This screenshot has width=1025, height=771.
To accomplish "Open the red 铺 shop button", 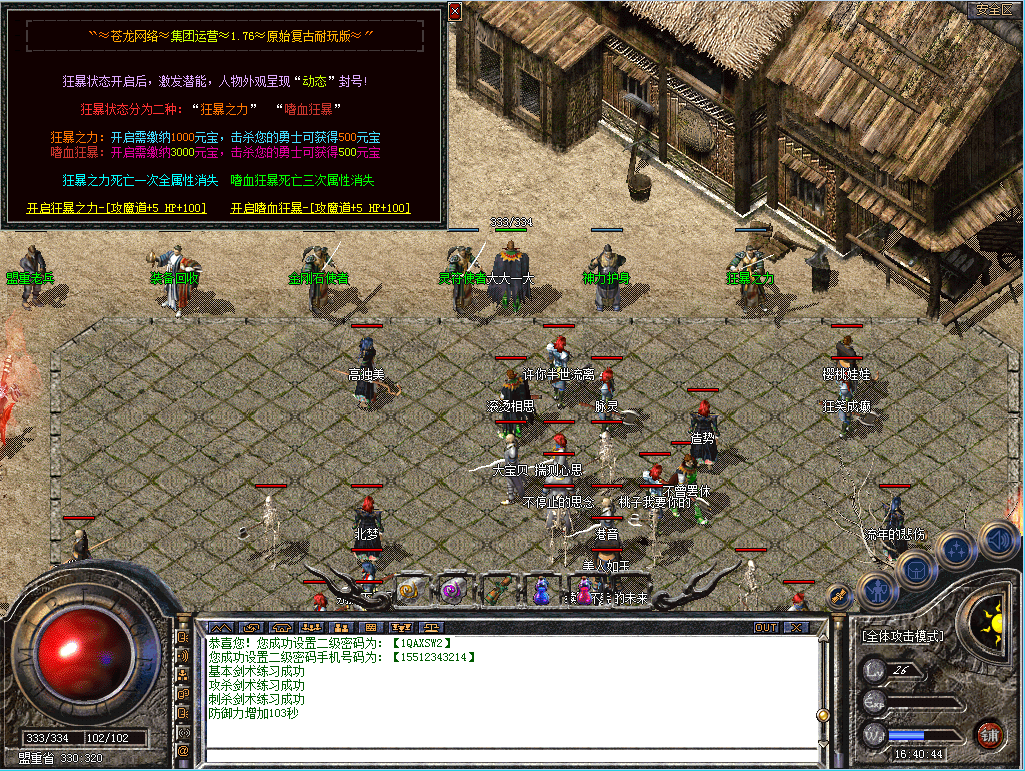I will click(x=990, y=733).
